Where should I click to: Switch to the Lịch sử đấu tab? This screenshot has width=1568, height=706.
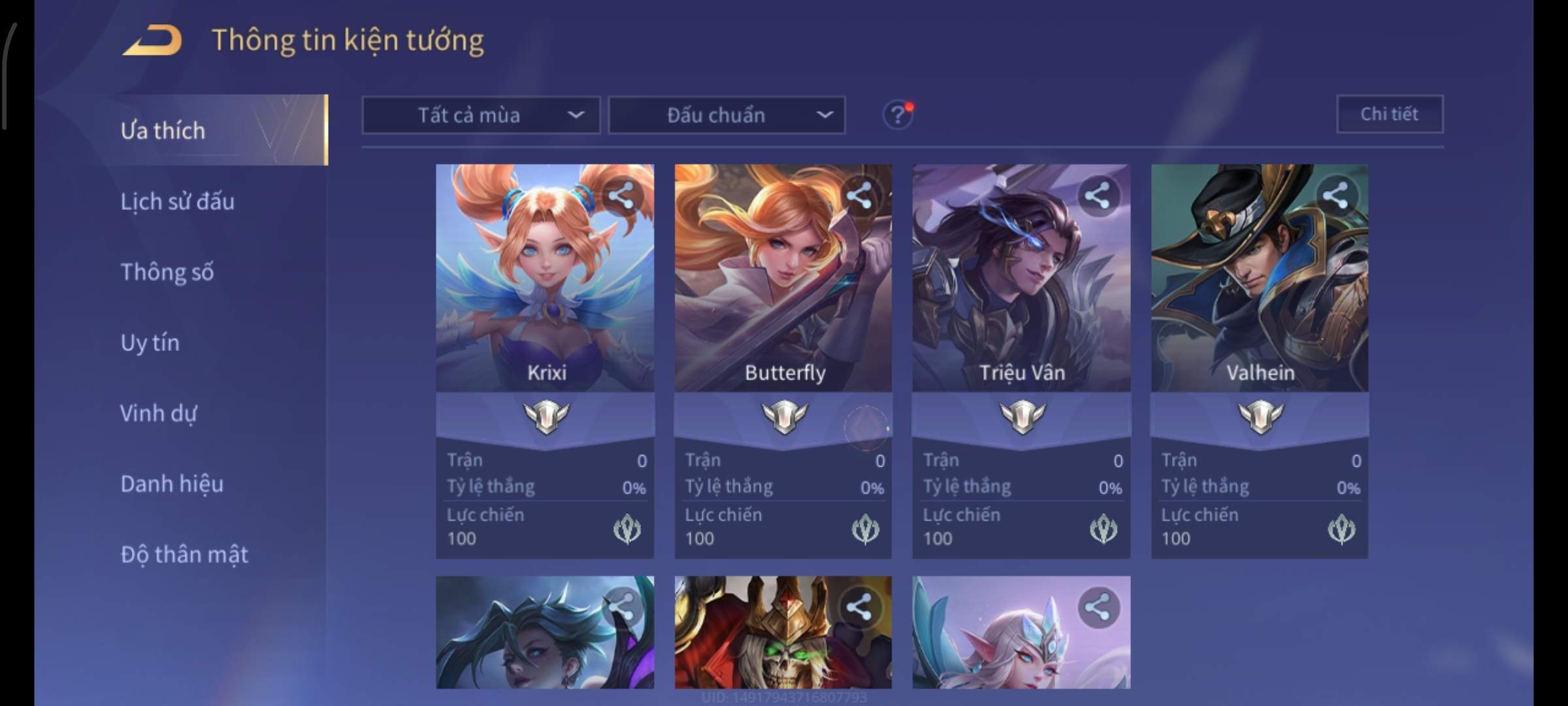pyautogui.click(x=177, y=201)
